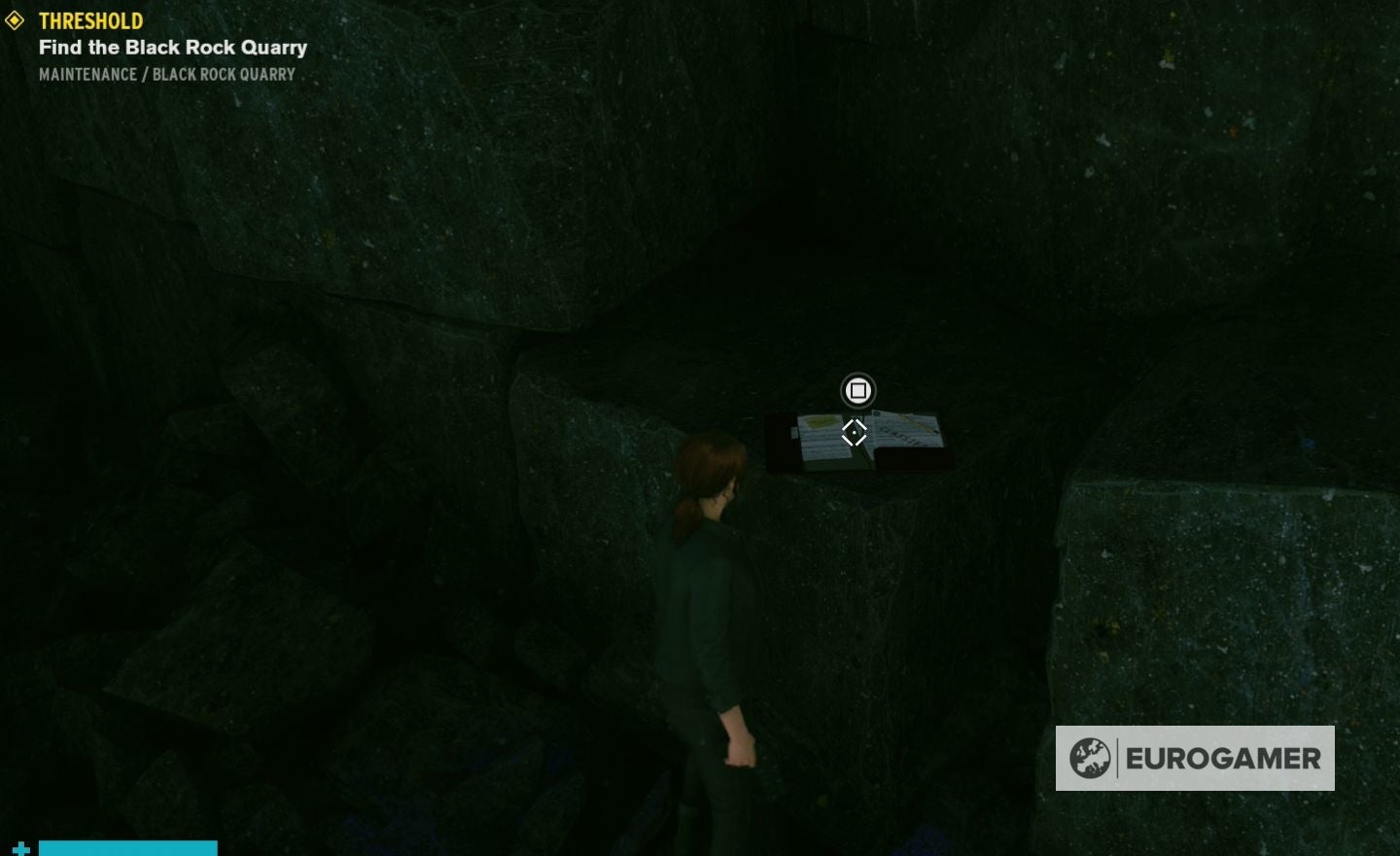This screenshot has height=856, width=1400.
Task: Click the yellow mission diamond icon beside THRESHOLD
Action: tap(17, 19)
